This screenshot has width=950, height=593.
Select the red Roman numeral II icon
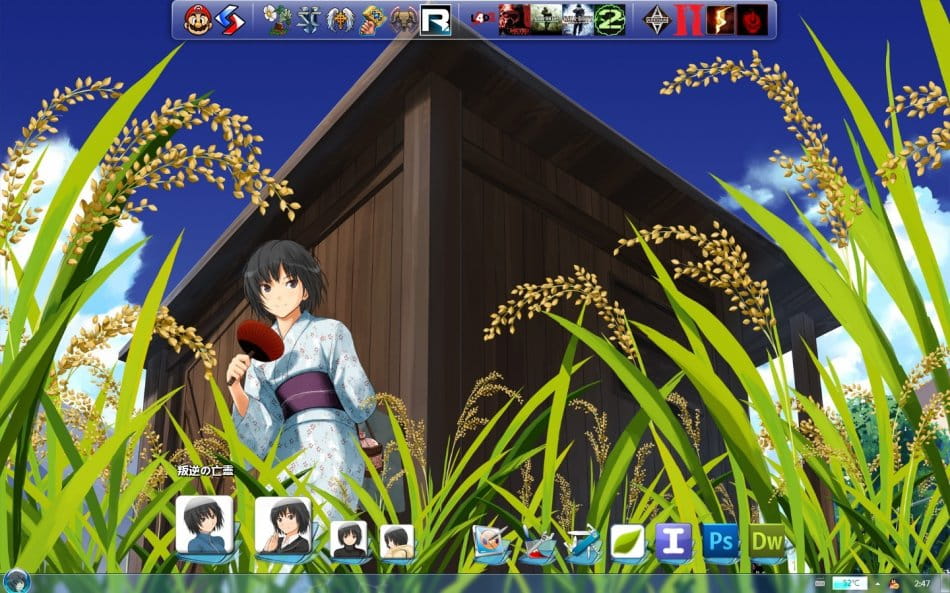pyautogui.click(x=686, y=19)
